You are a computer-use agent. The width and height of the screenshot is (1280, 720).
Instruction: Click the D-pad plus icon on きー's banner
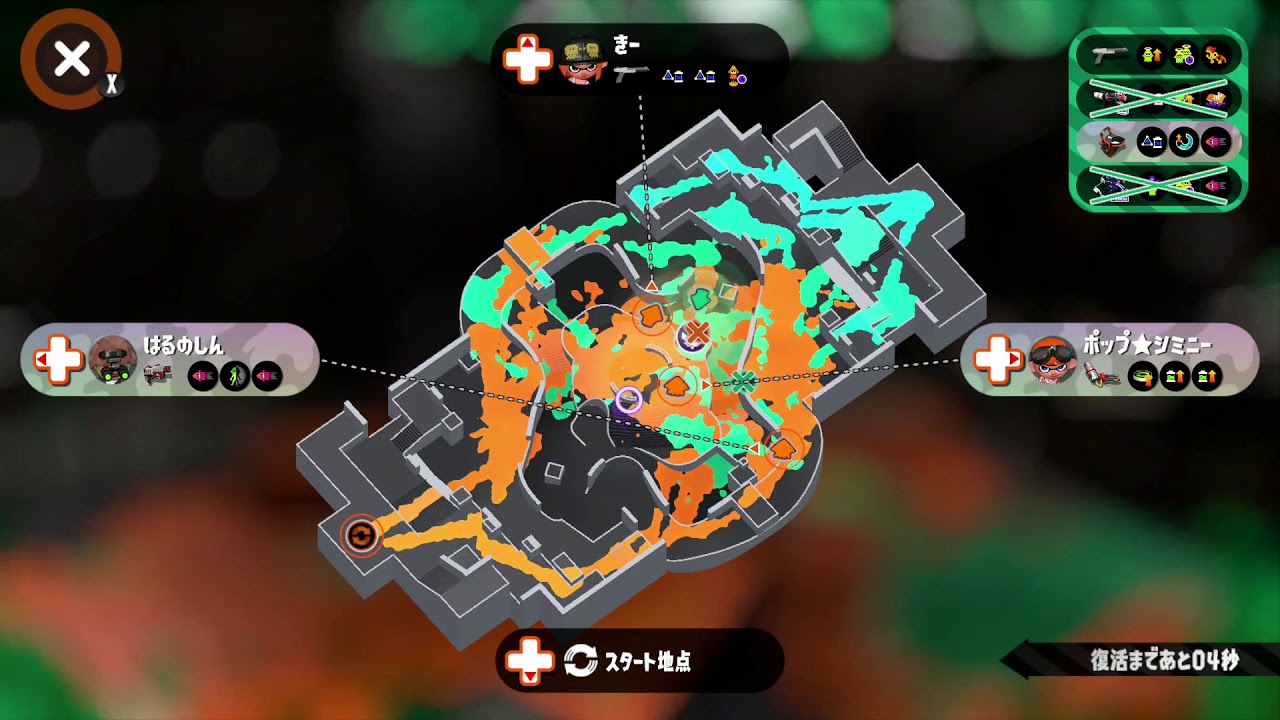[x=527, y=58]
